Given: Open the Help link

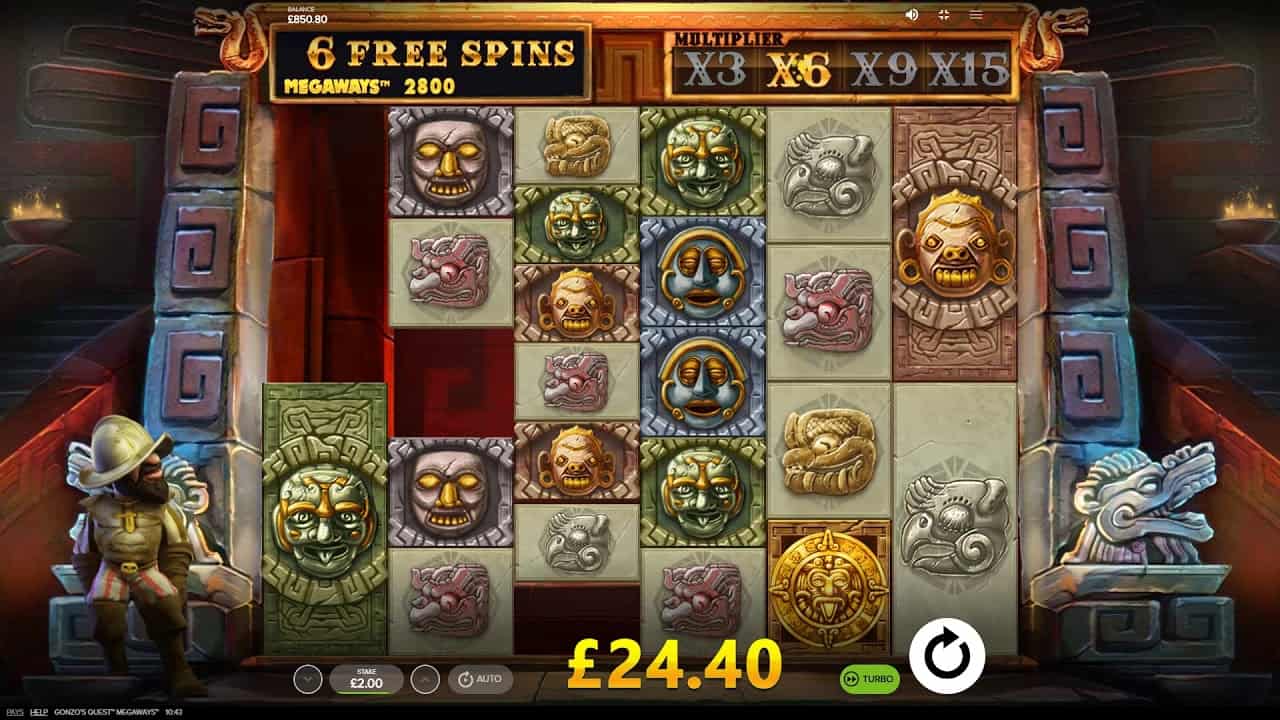Looking at the screenshot, I should pyautogui.click(x=38, y=711).
